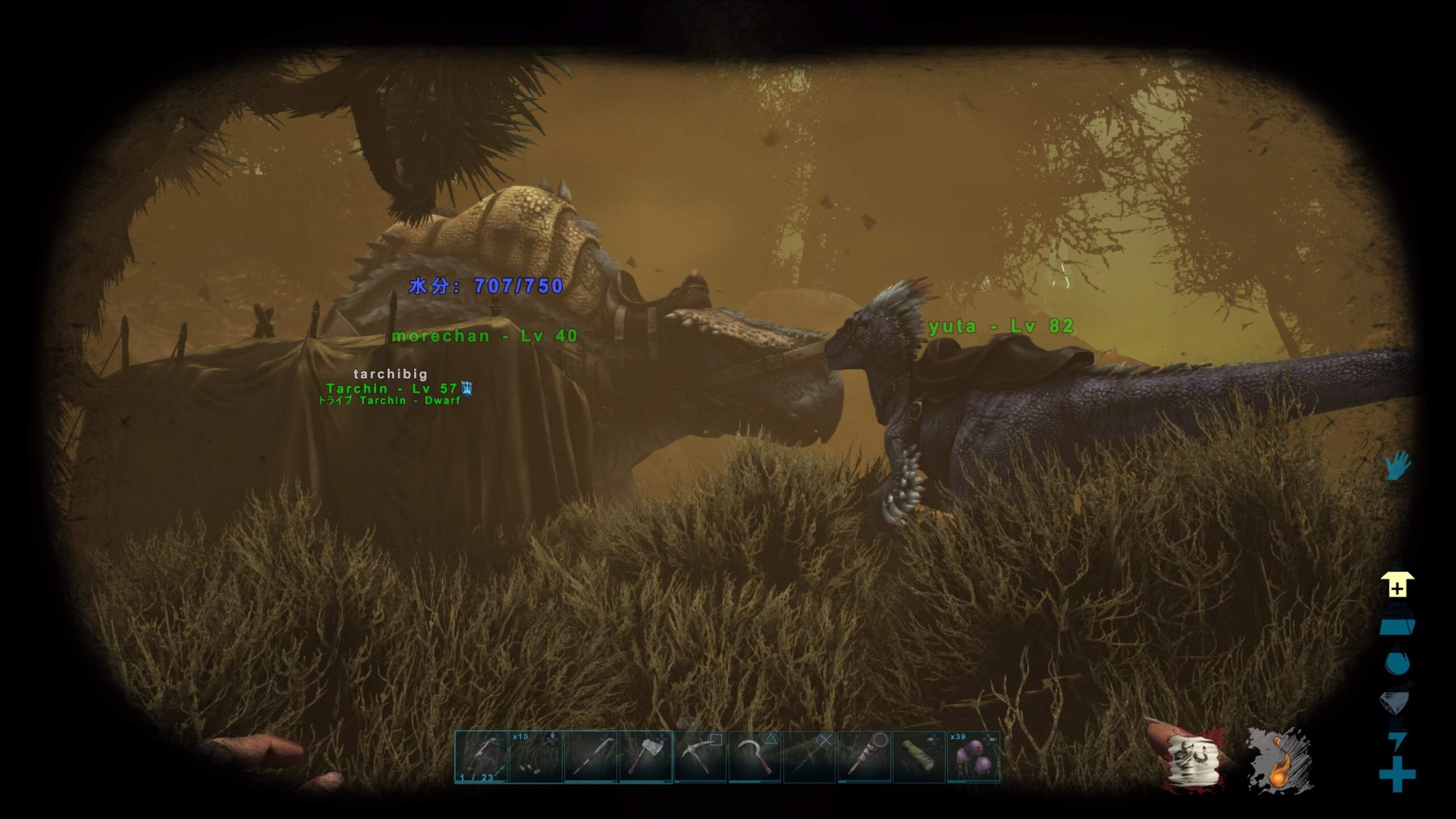Select the sickle hotbar slot
Viewport: 1456px width, 819px height.
click(x=755, y=757)
